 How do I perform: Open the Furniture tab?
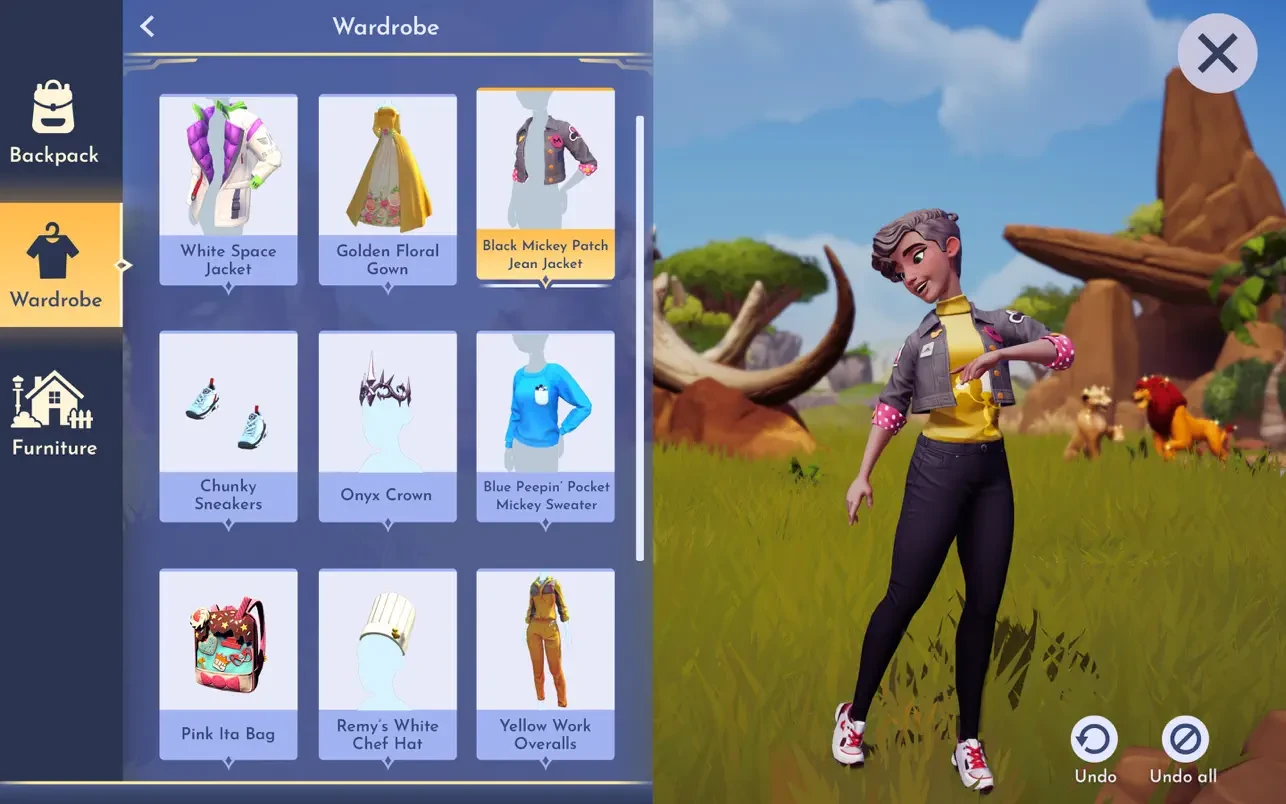54,413
